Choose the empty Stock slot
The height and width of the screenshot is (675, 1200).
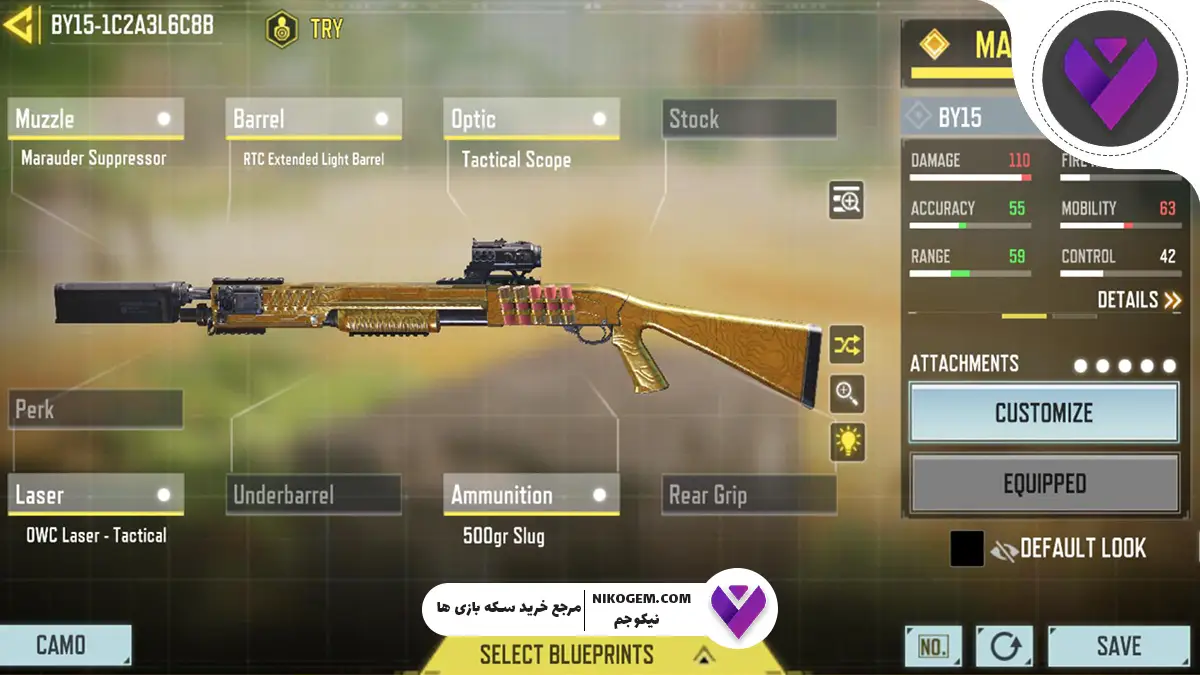pyautogui.click(x=749, y=119)
